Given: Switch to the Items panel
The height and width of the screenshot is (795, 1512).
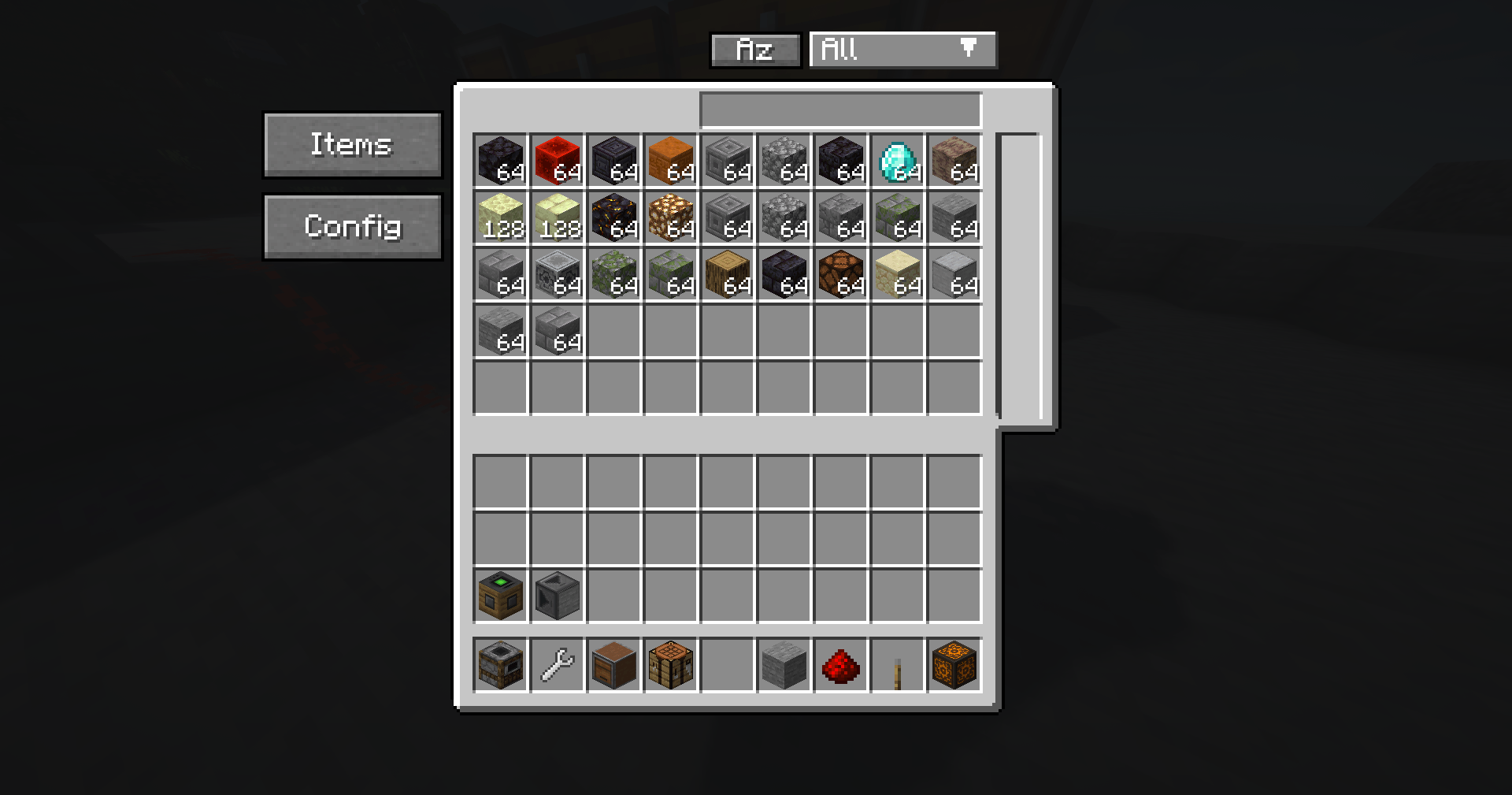Looking at the screenshot, I should click(352, 145).
